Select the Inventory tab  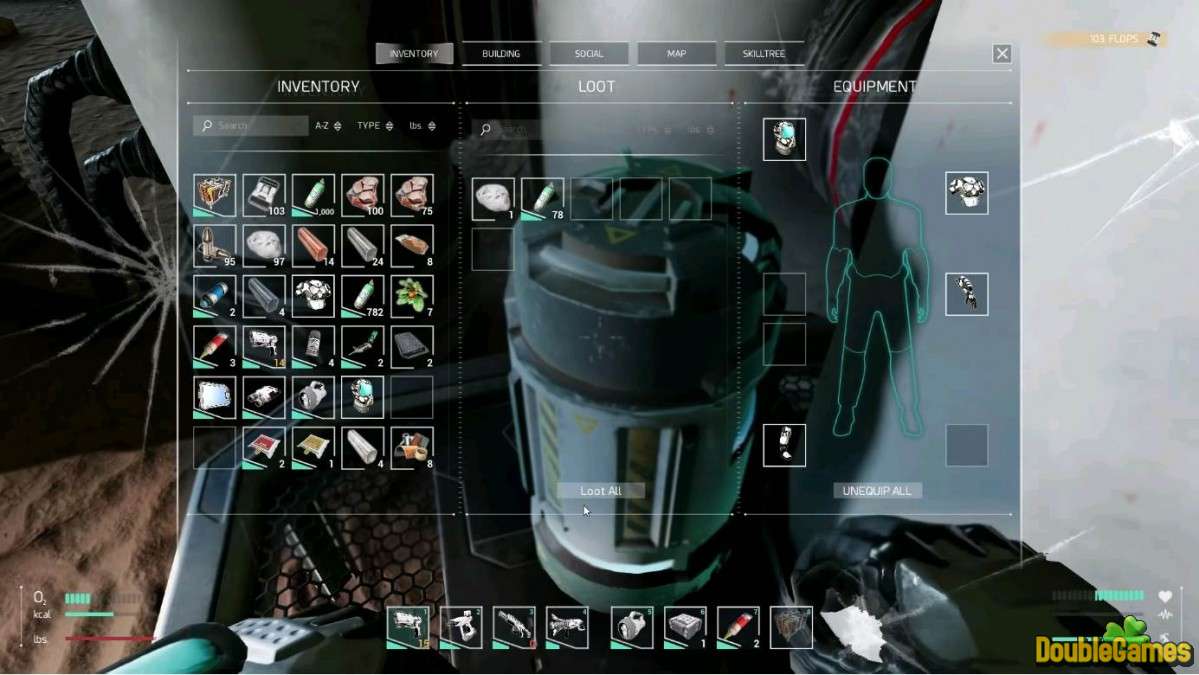414,54
